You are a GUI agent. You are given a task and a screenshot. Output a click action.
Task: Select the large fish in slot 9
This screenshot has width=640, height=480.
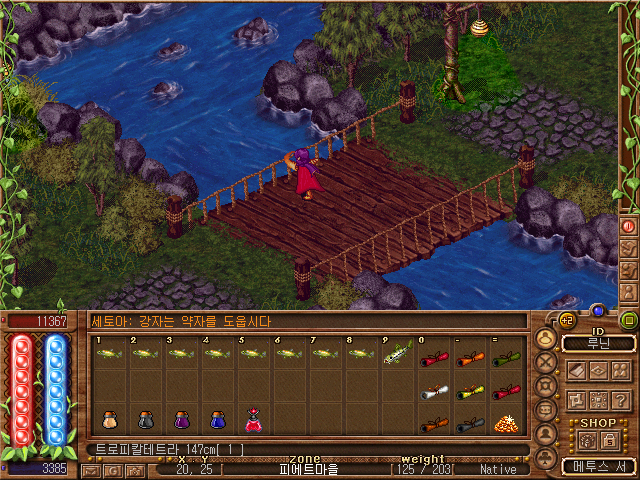pos(397,353)
